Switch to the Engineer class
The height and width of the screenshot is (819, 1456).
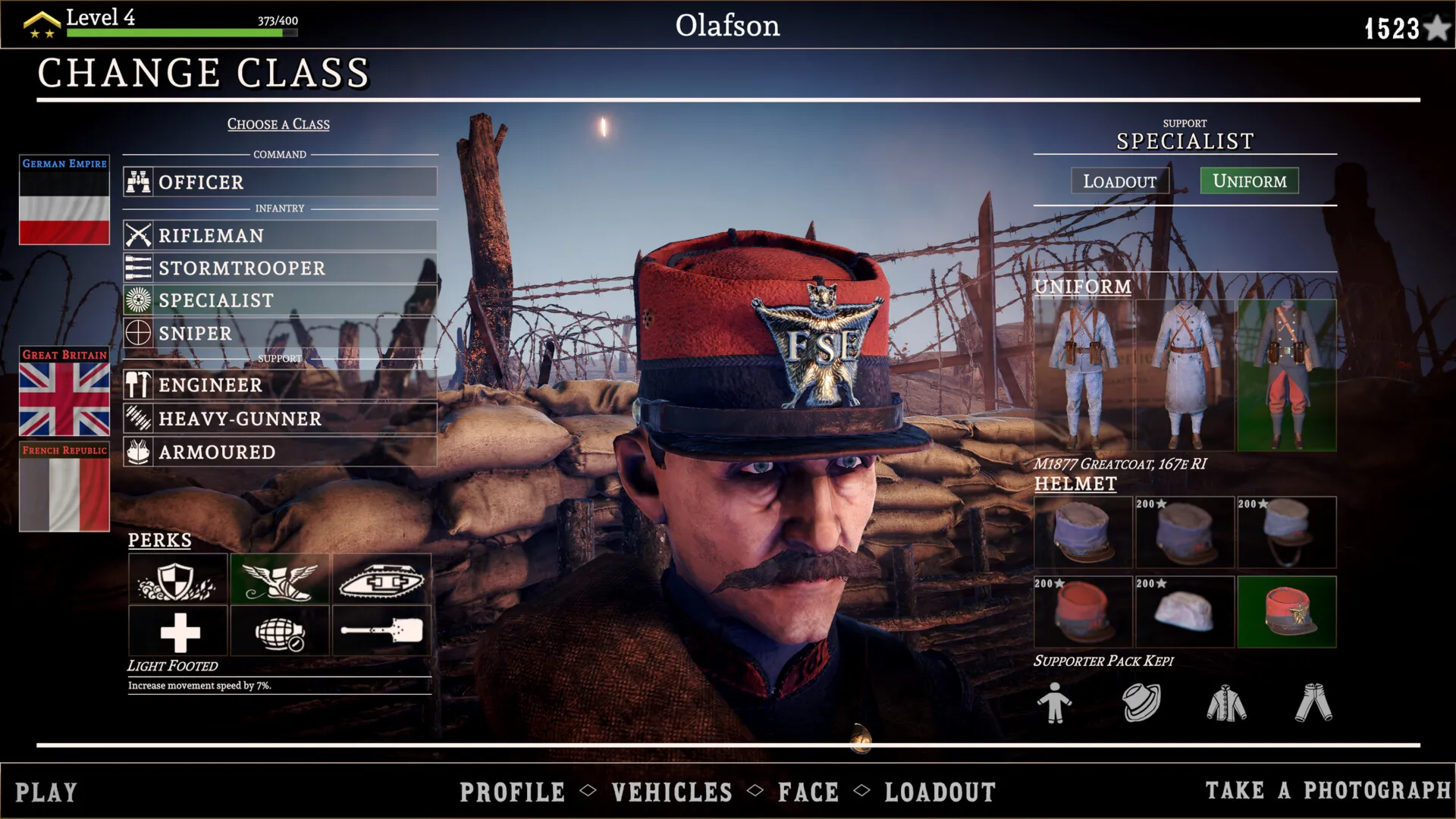pyautogui.click(x=280, y=385)
